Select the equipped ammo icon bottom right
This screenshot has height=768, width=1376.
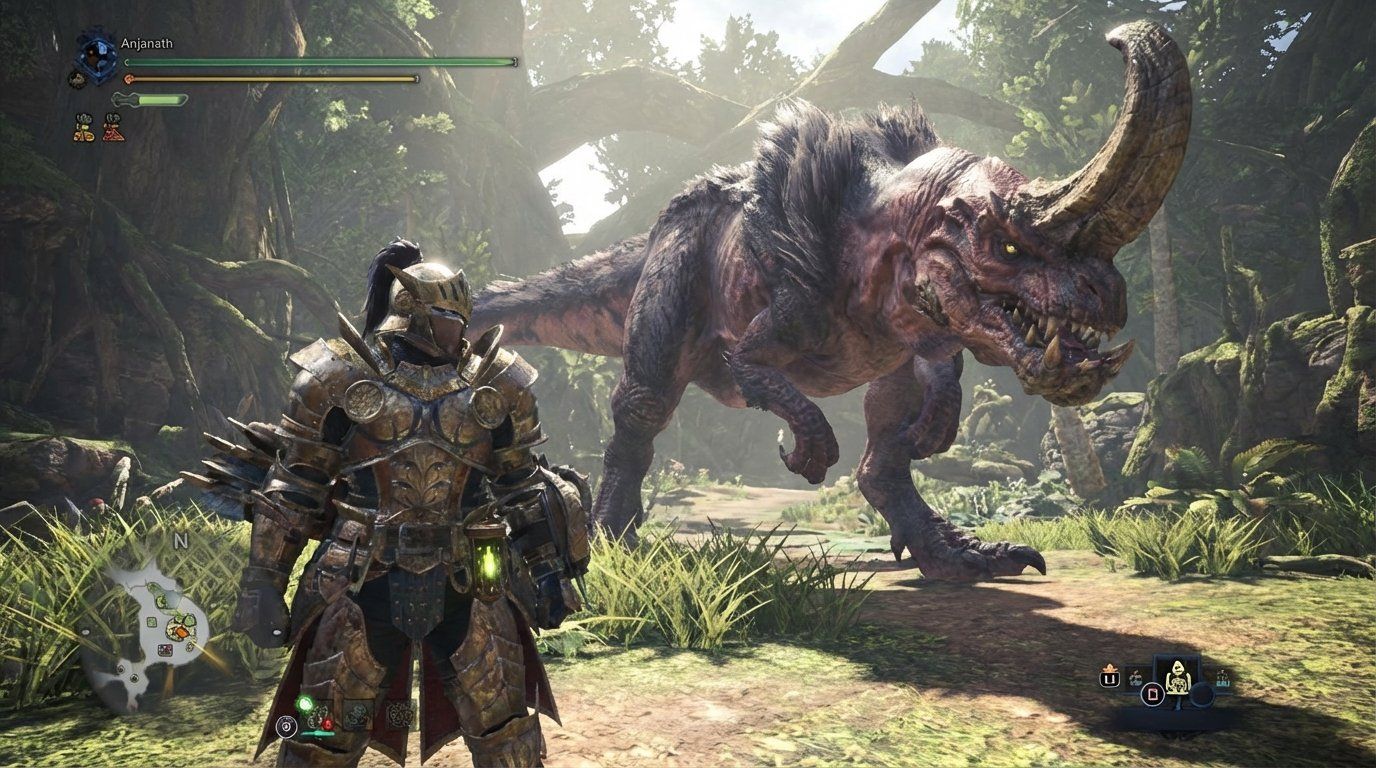pyautogui.click(x=1222, y=677)
